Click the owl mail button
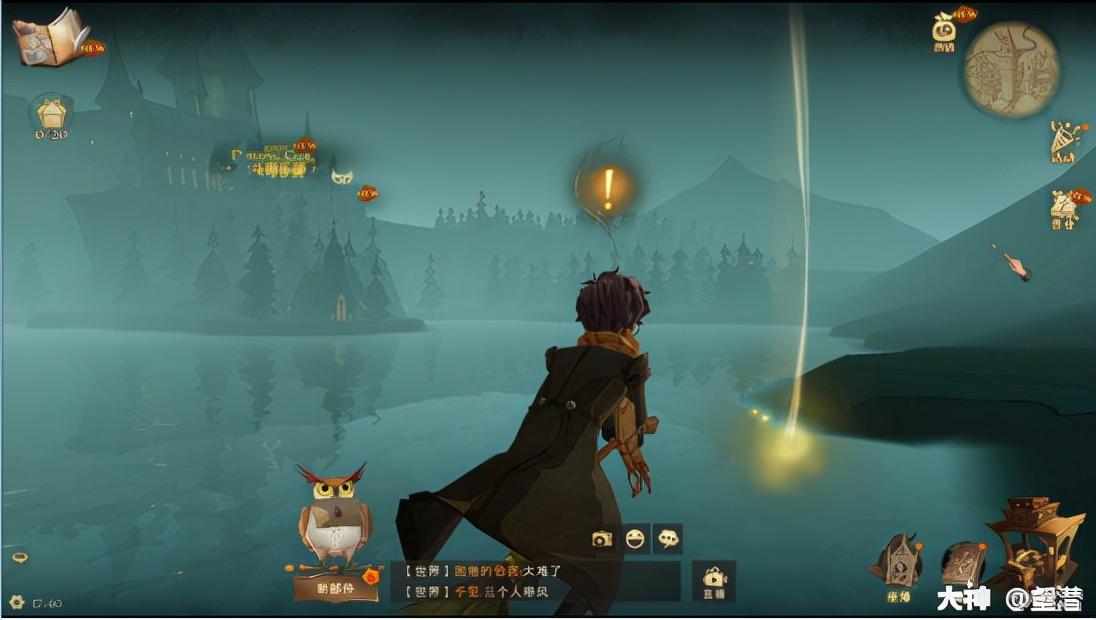Screen dimensions: 1096x620 point(335,525)
